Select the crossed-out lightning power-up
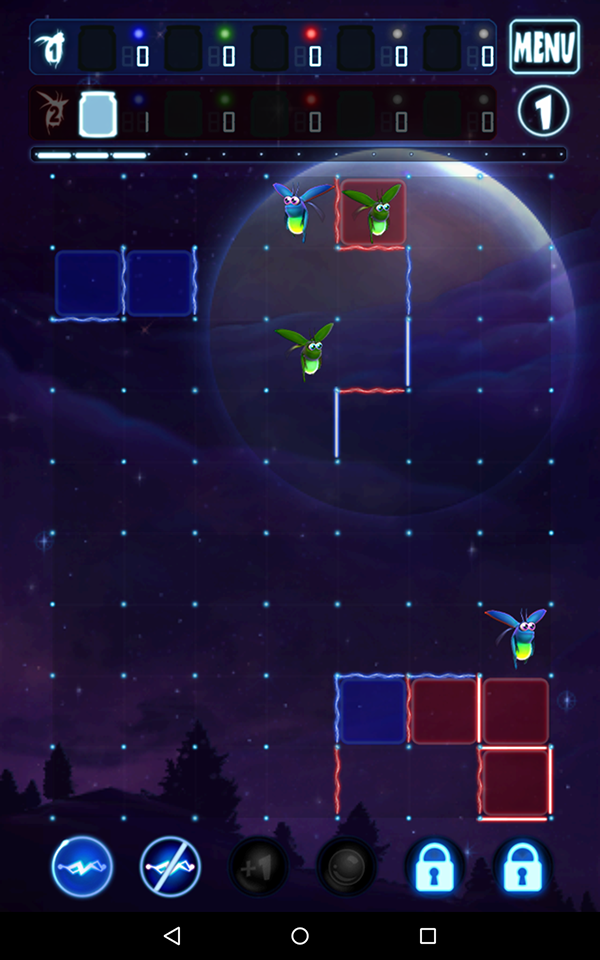Screen dimensions: 600x960 click(x=170, y=866)
